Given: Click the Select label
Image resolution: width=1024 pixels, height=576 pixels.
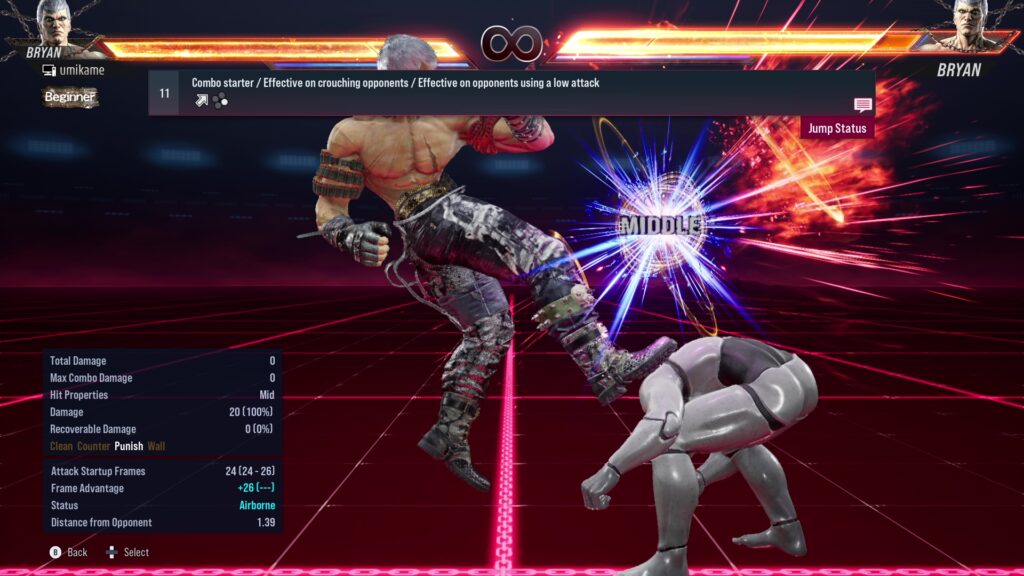Looking at the screenshot, I should coord(136,552).
